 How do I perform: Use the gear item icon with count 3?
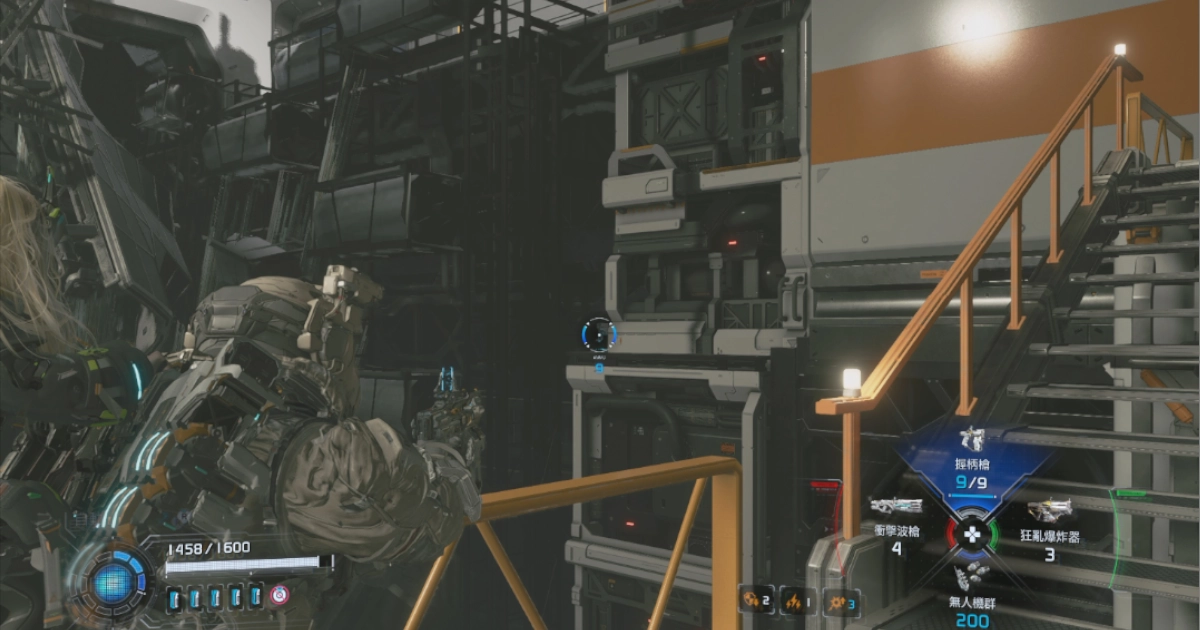tap(839, 600)
